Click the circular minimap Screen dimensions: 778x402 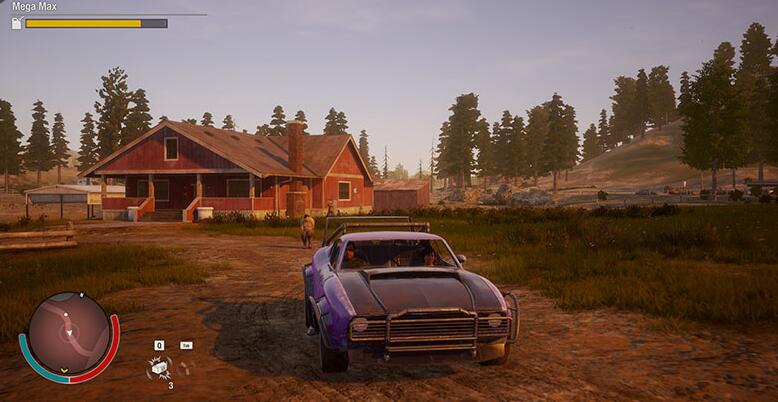pos(68,333)
